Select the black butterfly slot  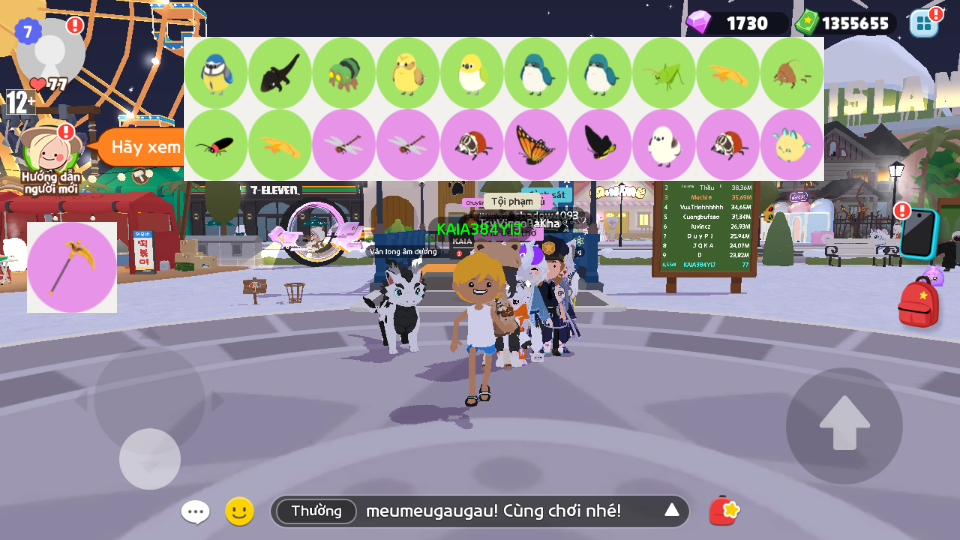click(600, 146)
